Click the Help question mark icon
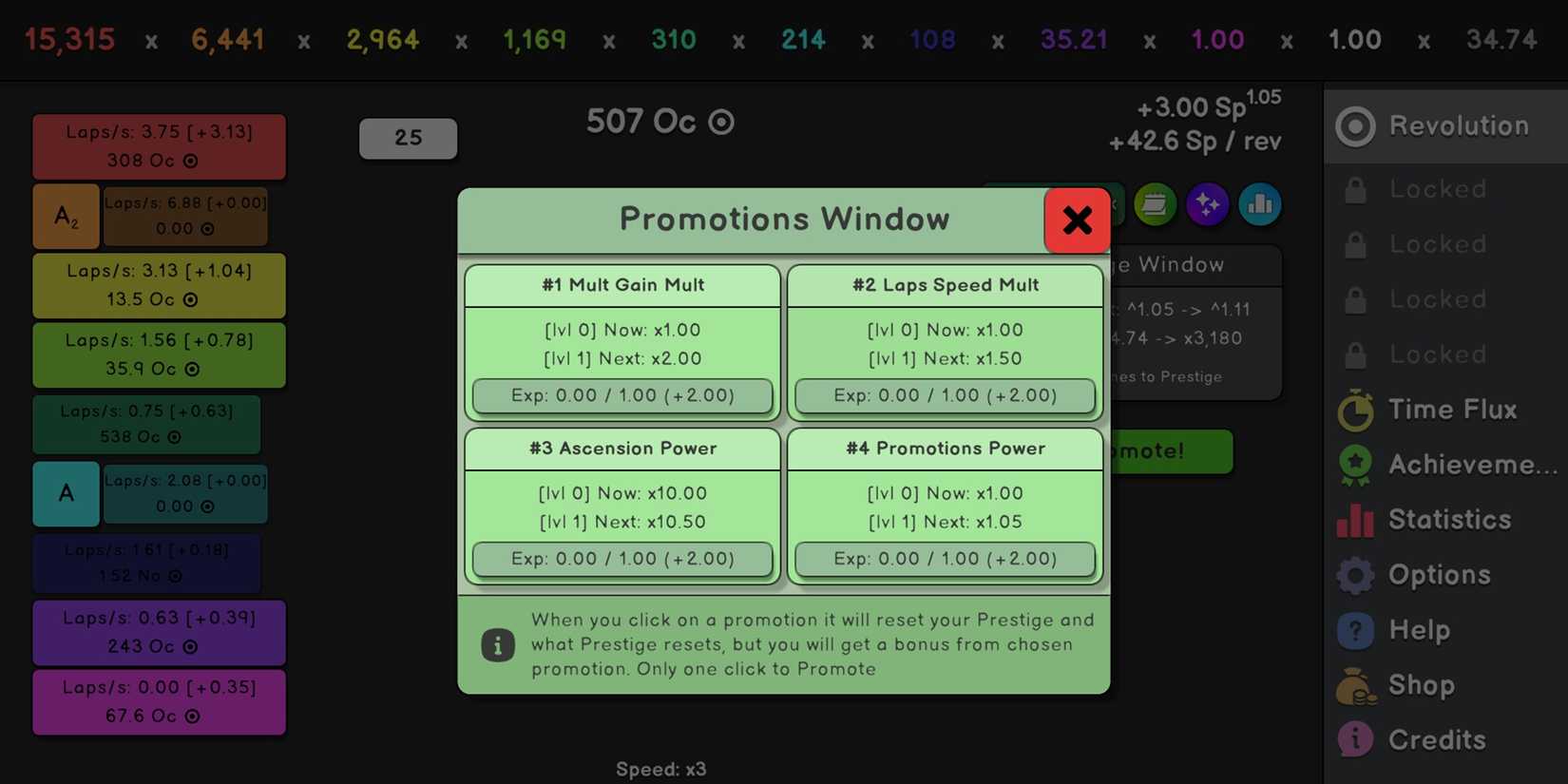Screen dimensions: 1568x784 coord(1354,629)
